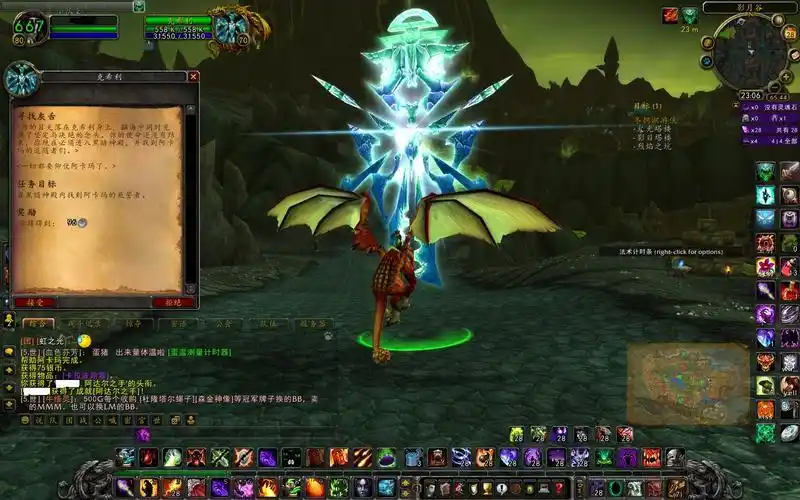Click the red claw buff icon
Viewport: 800px width, 500px height.
(x=670, y=15)
